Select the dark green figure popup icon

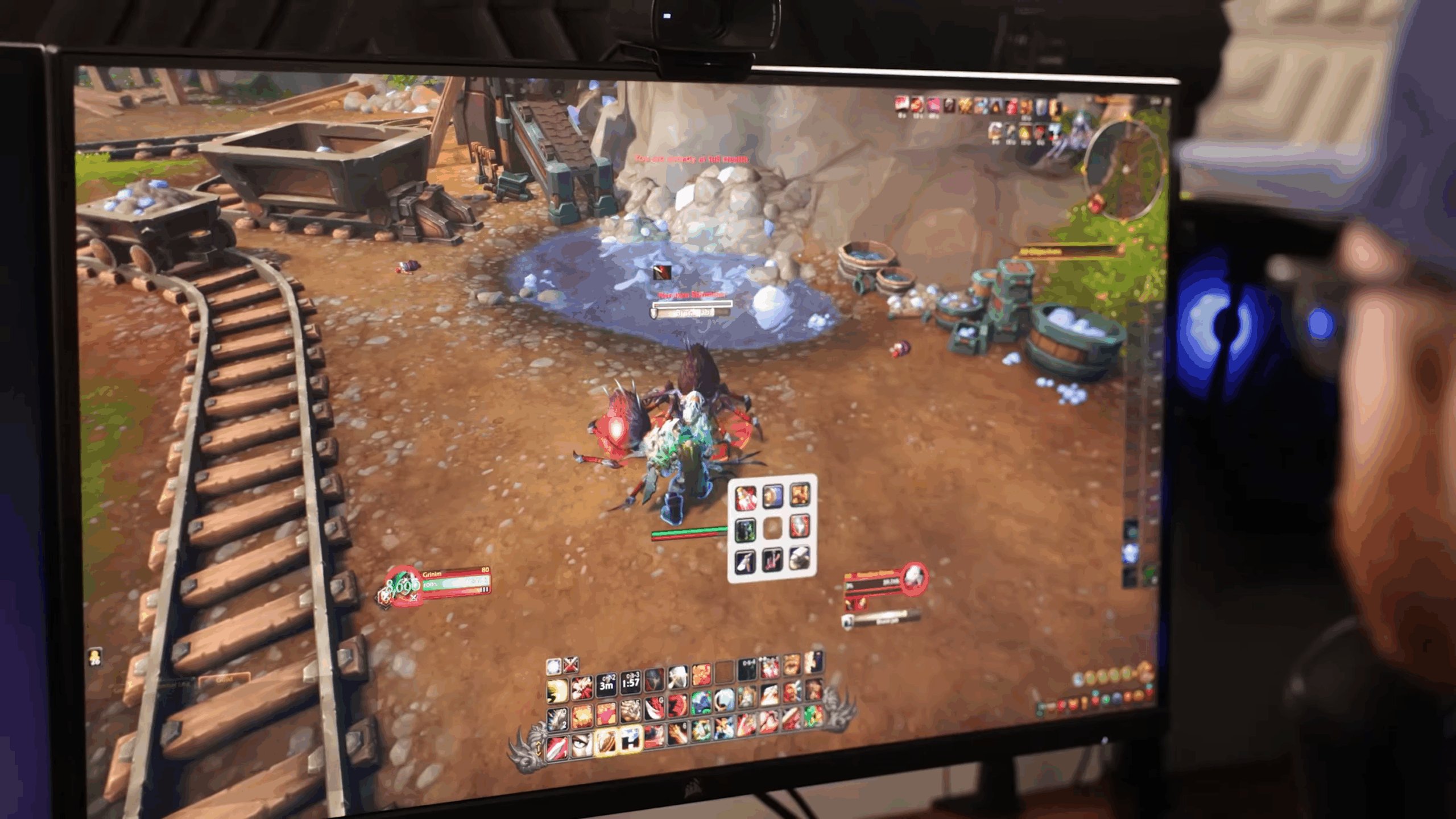tap(746, 530)
